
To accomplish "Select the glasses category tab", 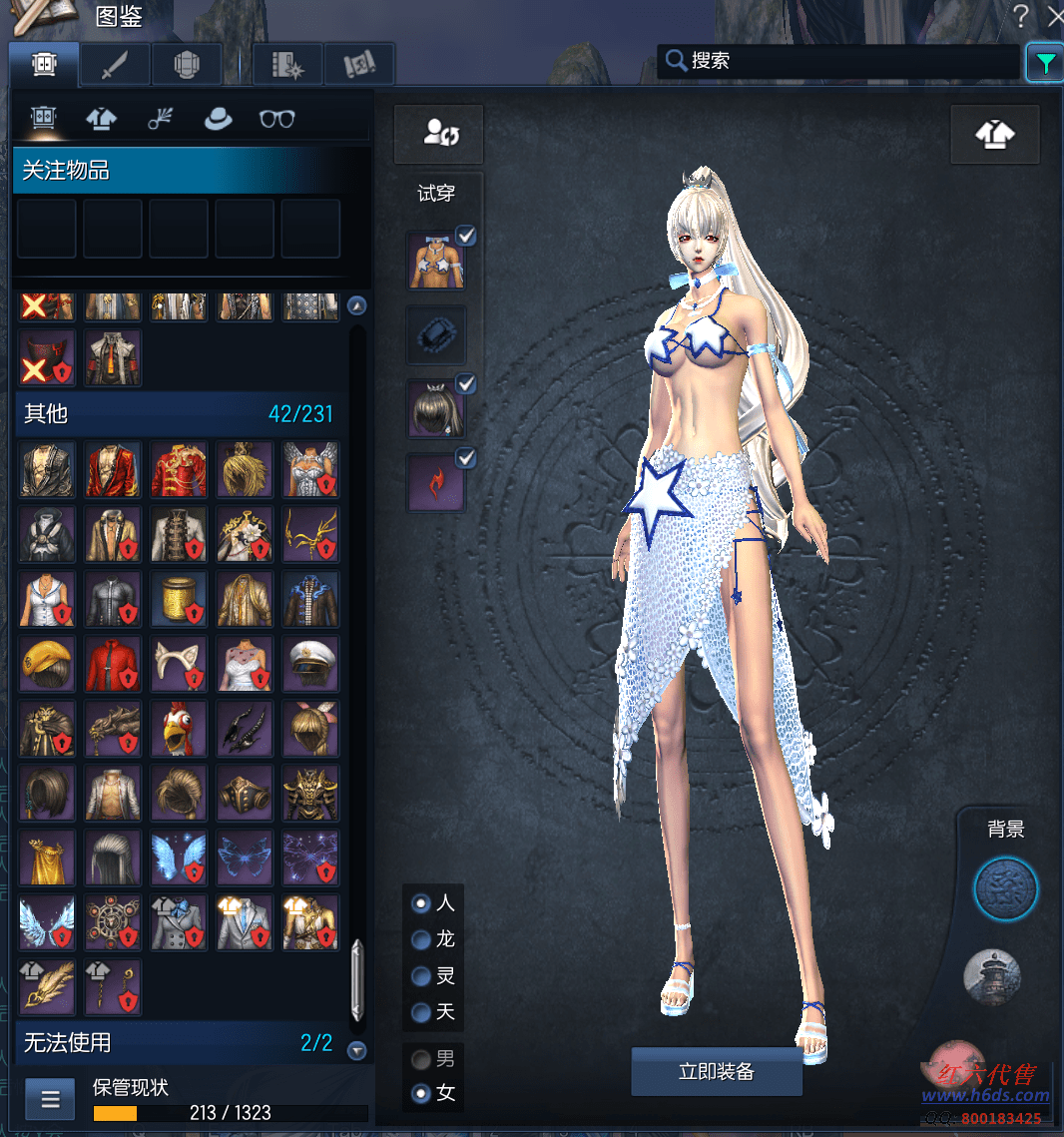I will [276, 119].
